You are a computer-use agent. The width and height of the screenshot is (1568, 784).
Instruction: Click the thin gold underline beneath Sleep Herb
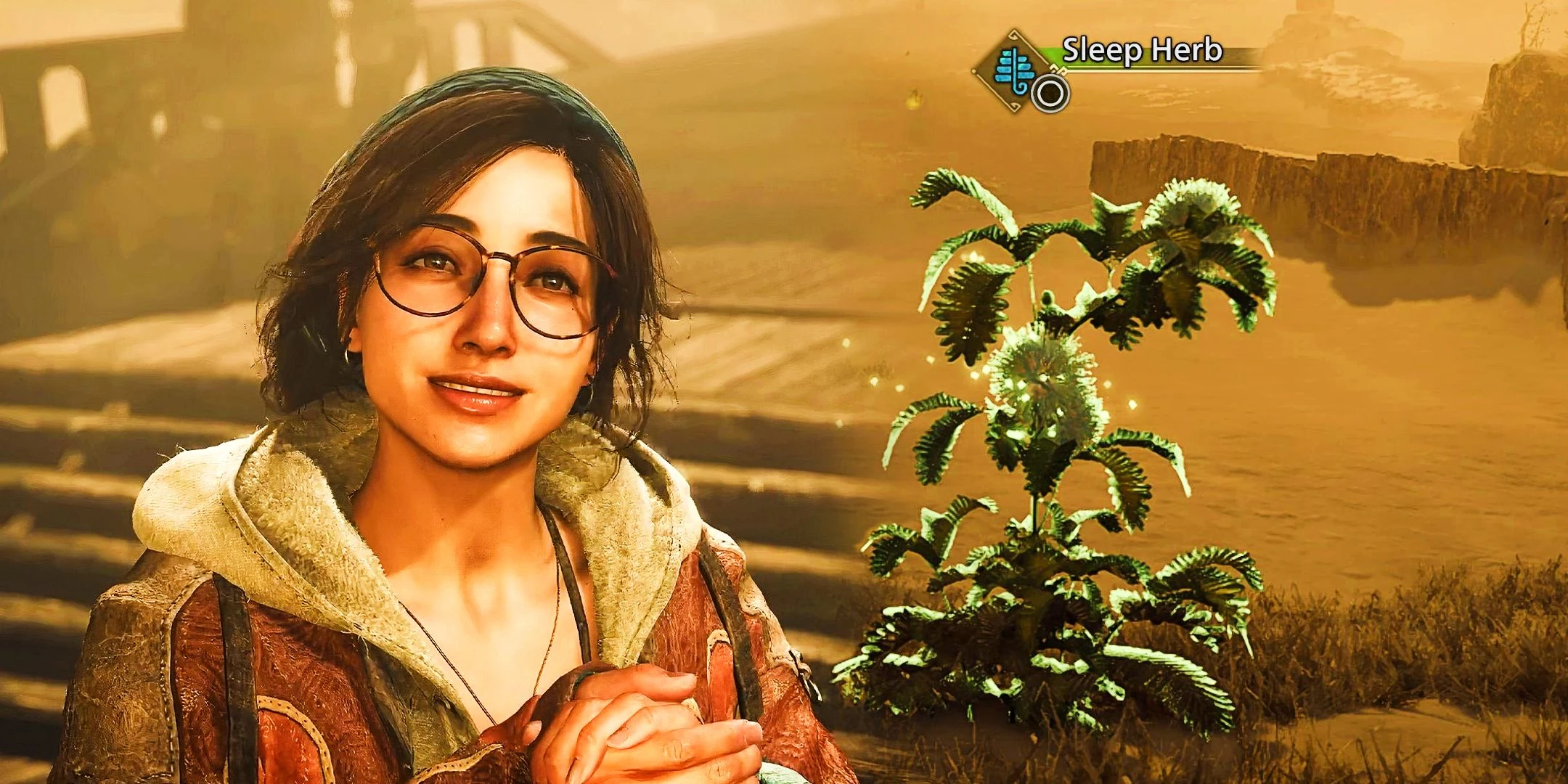click(1161, 70)
